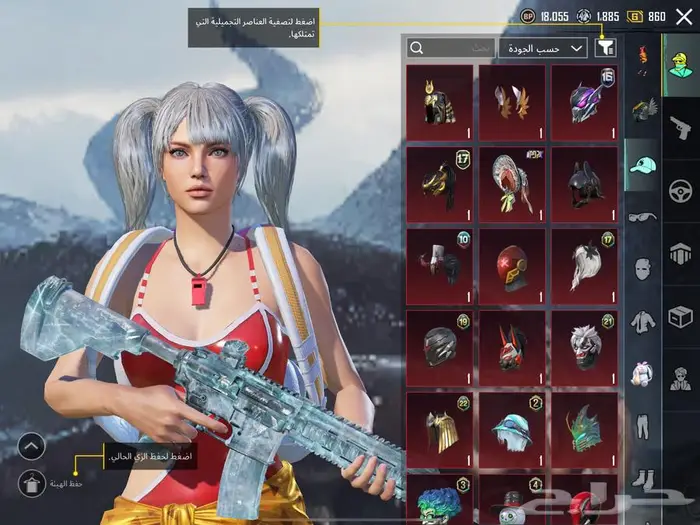Click the up arrow circle button
This screenshot has width=700, height=525.
pos(31,446)
